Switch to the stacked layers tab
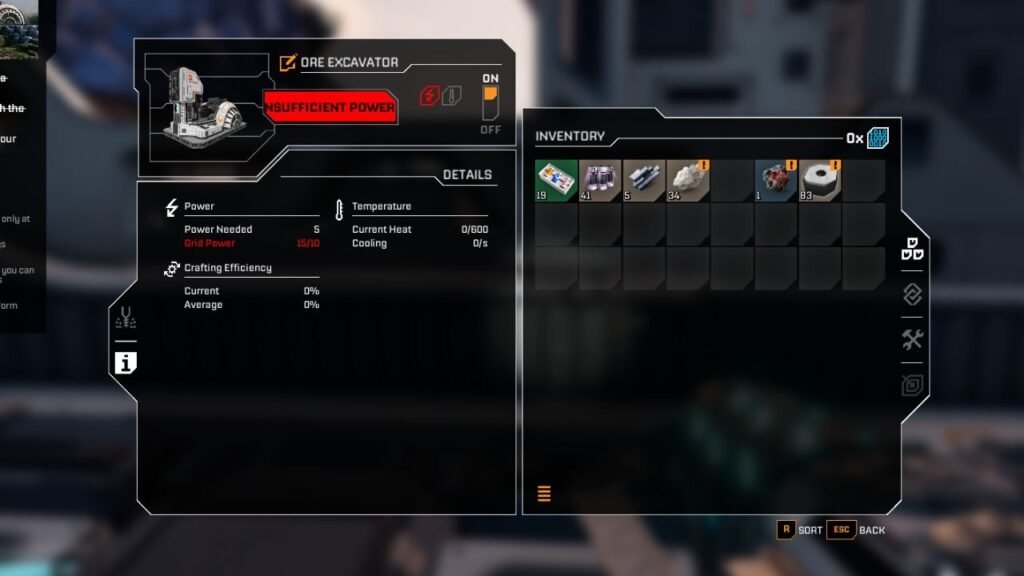 pos(912,294)
